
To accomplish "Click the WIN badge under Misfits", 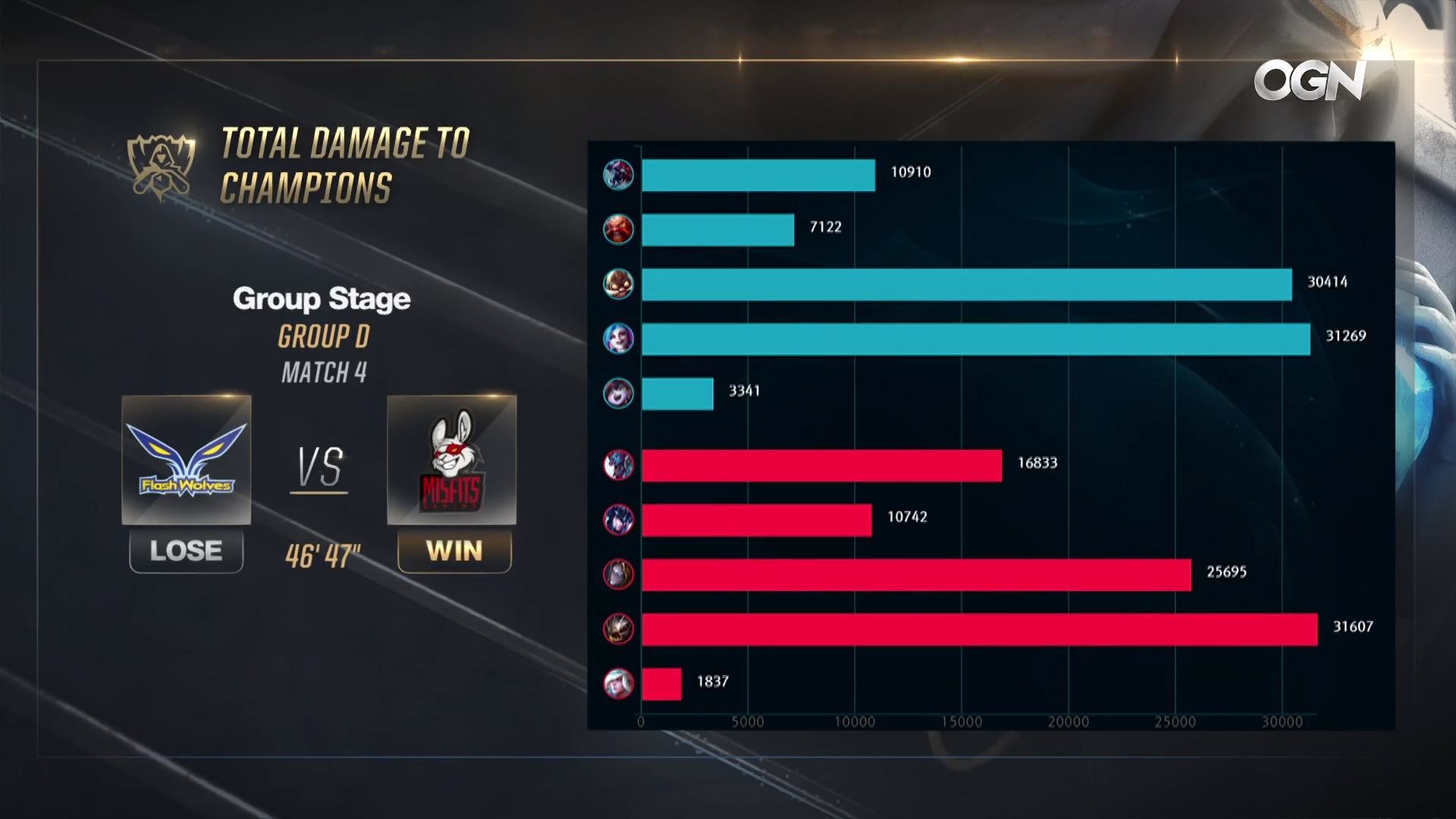I will pos(454,551).
